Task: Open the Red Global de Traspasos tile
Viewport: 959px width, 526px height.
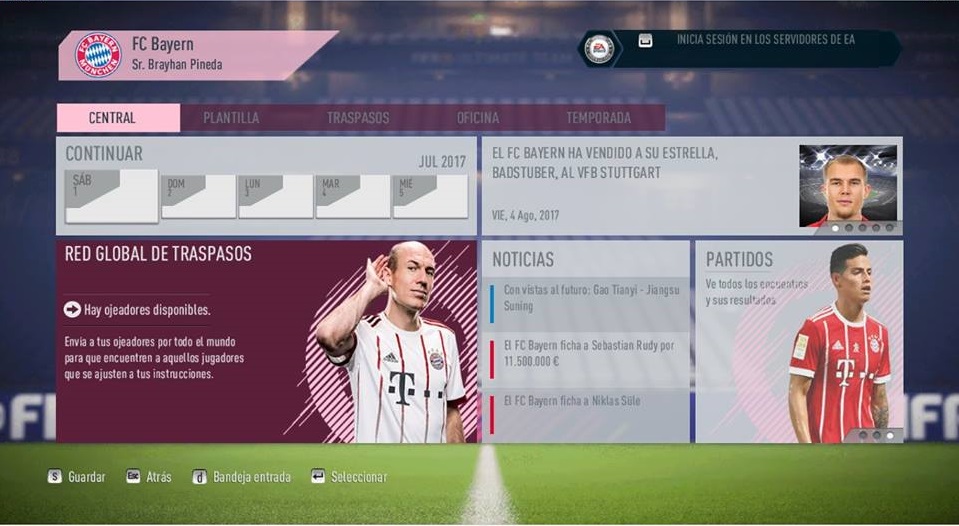Action: [266, 341]
